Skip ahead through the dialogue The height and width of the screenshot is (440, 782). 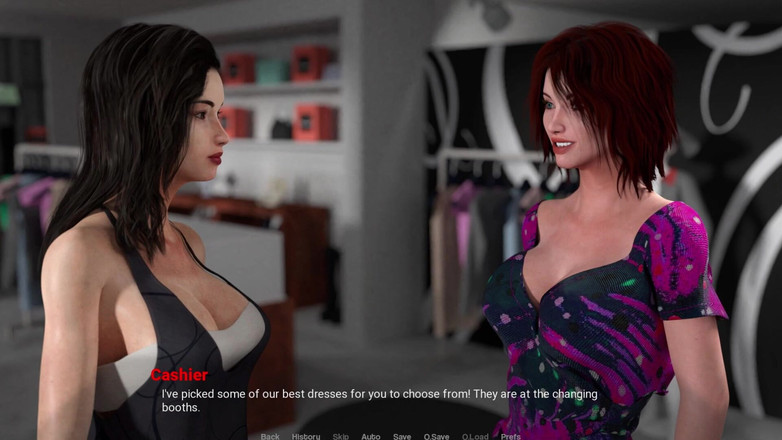pos(341,436)
